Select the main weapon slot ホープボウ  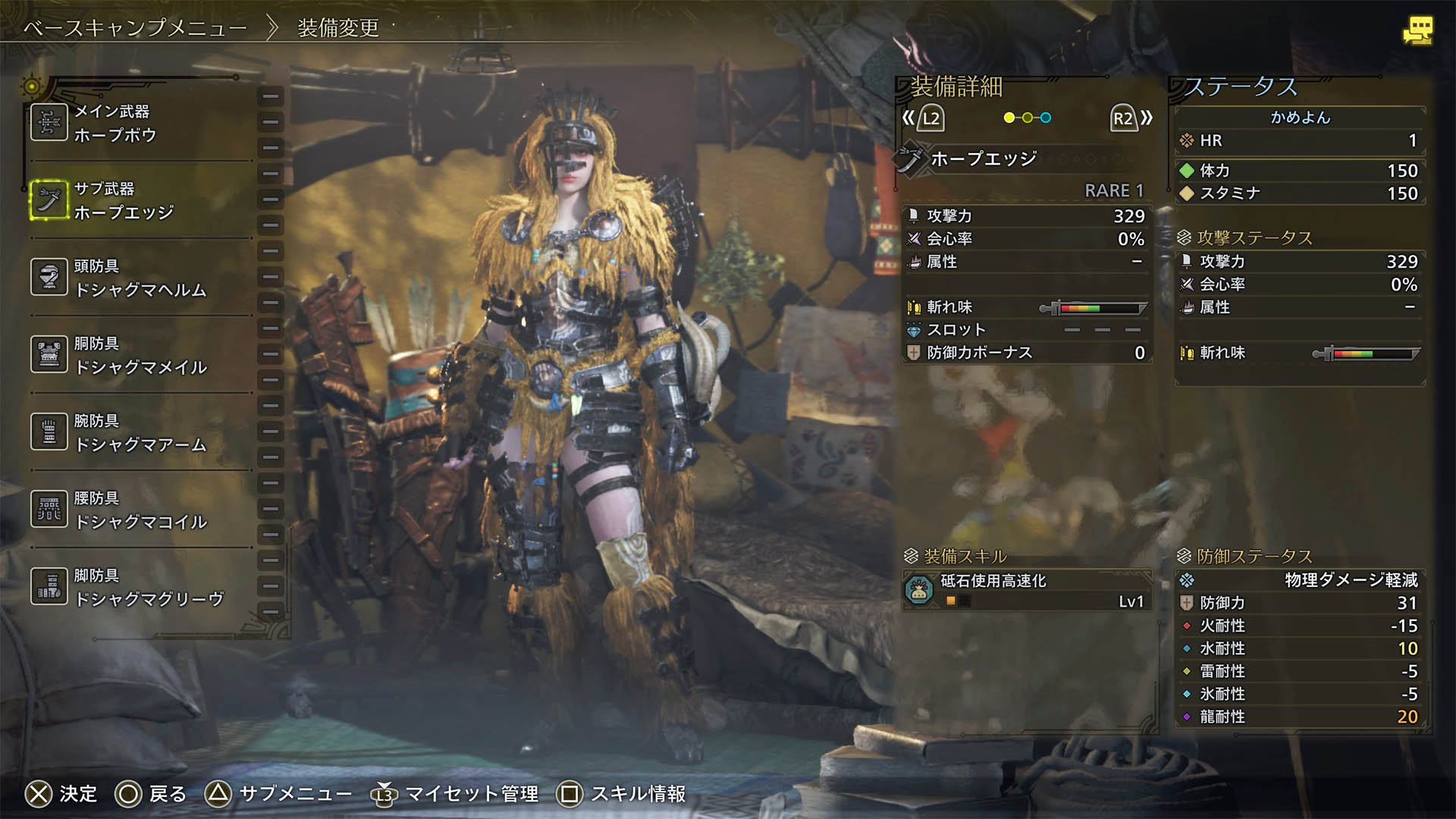pos(140,123)
